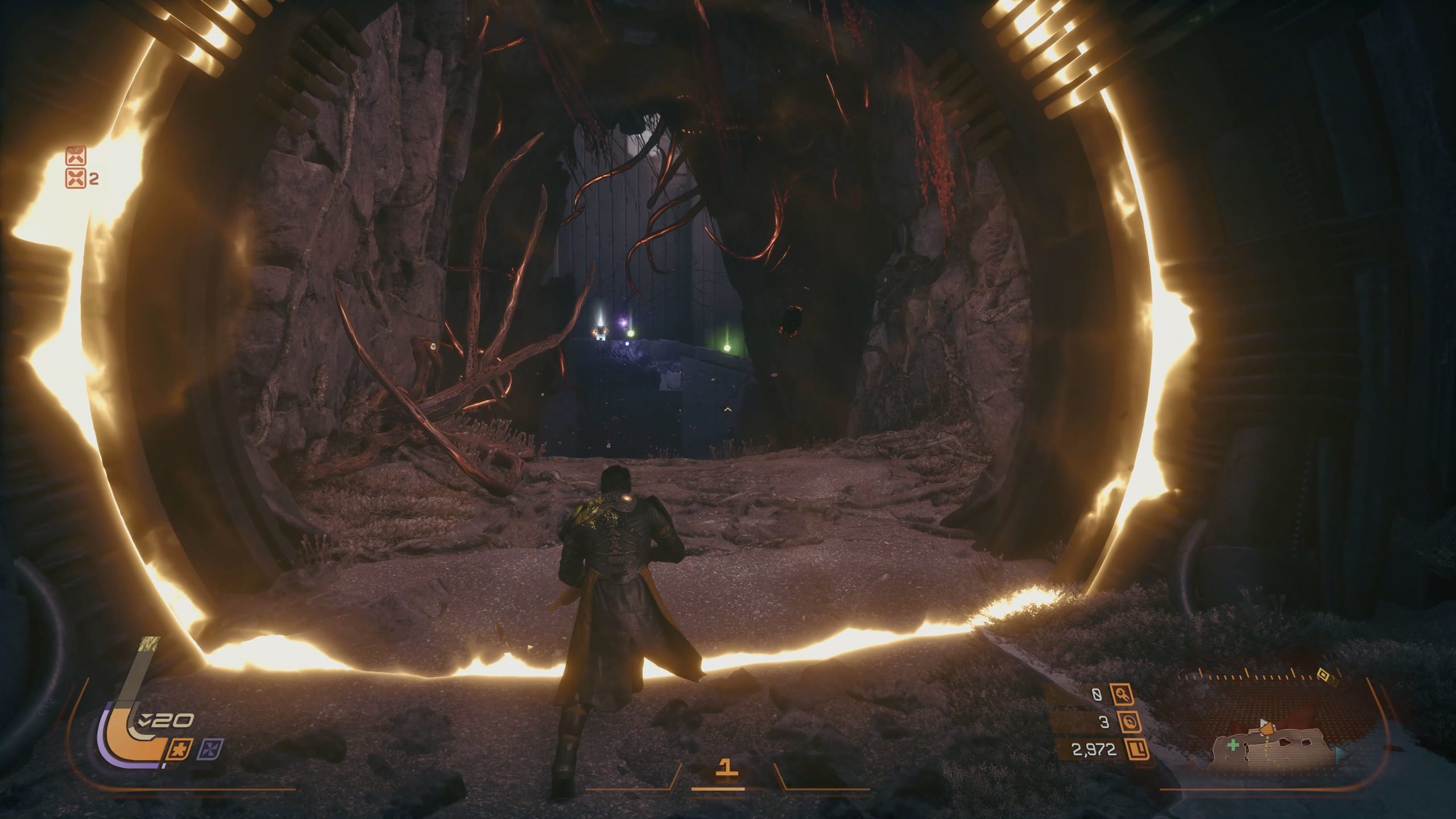
Task: Click the double-chevron beside the level 20 label
Action: pyautogui.click(x=146, y=720)
